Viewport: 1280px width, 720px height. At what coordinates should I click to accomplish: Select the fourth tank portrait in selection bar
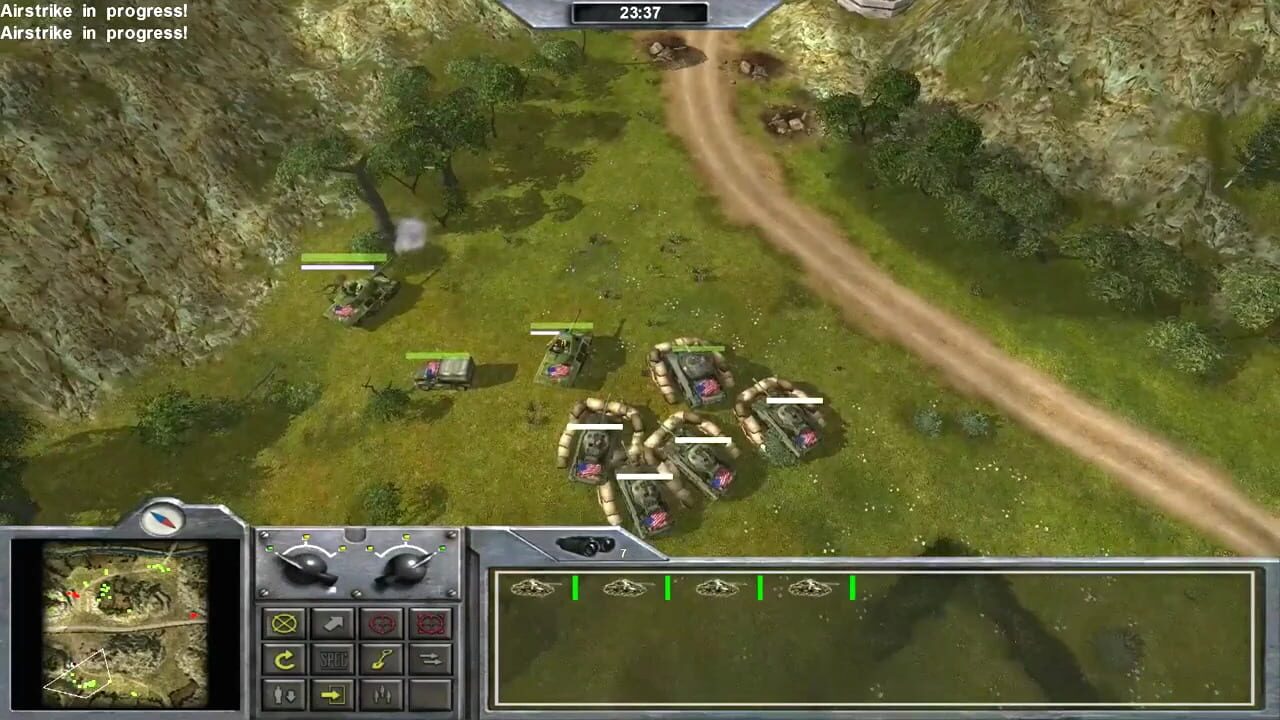[x=812, y=589]
